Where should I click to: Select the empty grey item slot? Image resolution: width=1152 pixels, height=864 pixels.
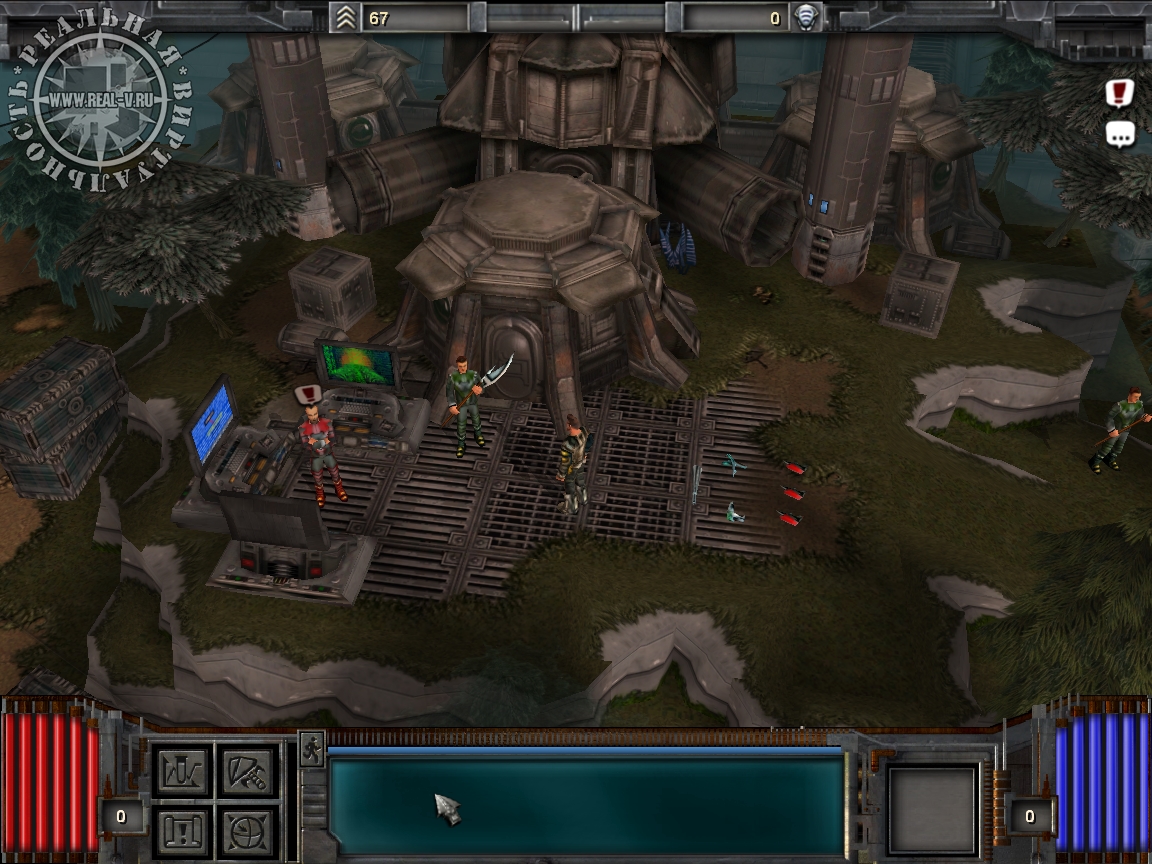[932, 810]
